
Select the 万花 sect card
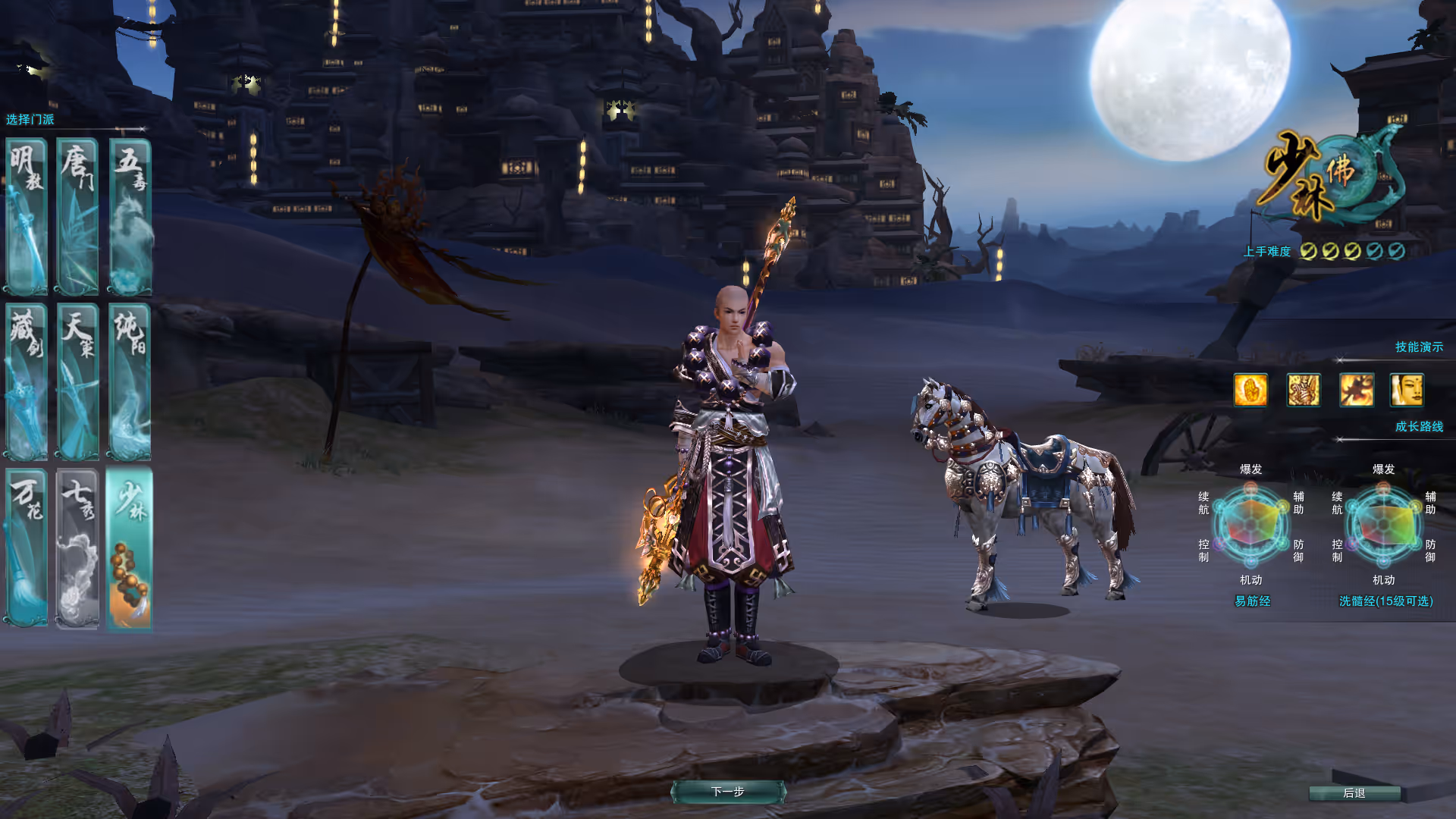coord(27,548)
